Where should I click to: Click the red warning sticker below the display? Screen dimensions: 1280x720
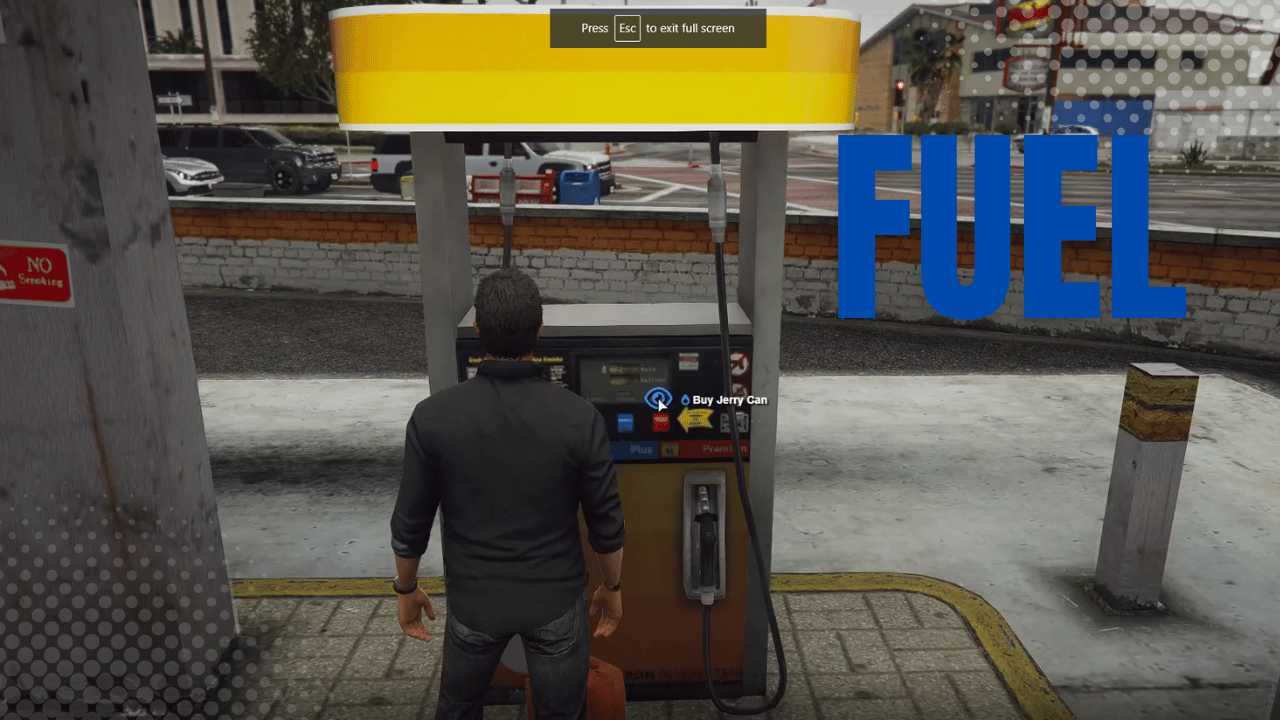click(x=660, y=422)
